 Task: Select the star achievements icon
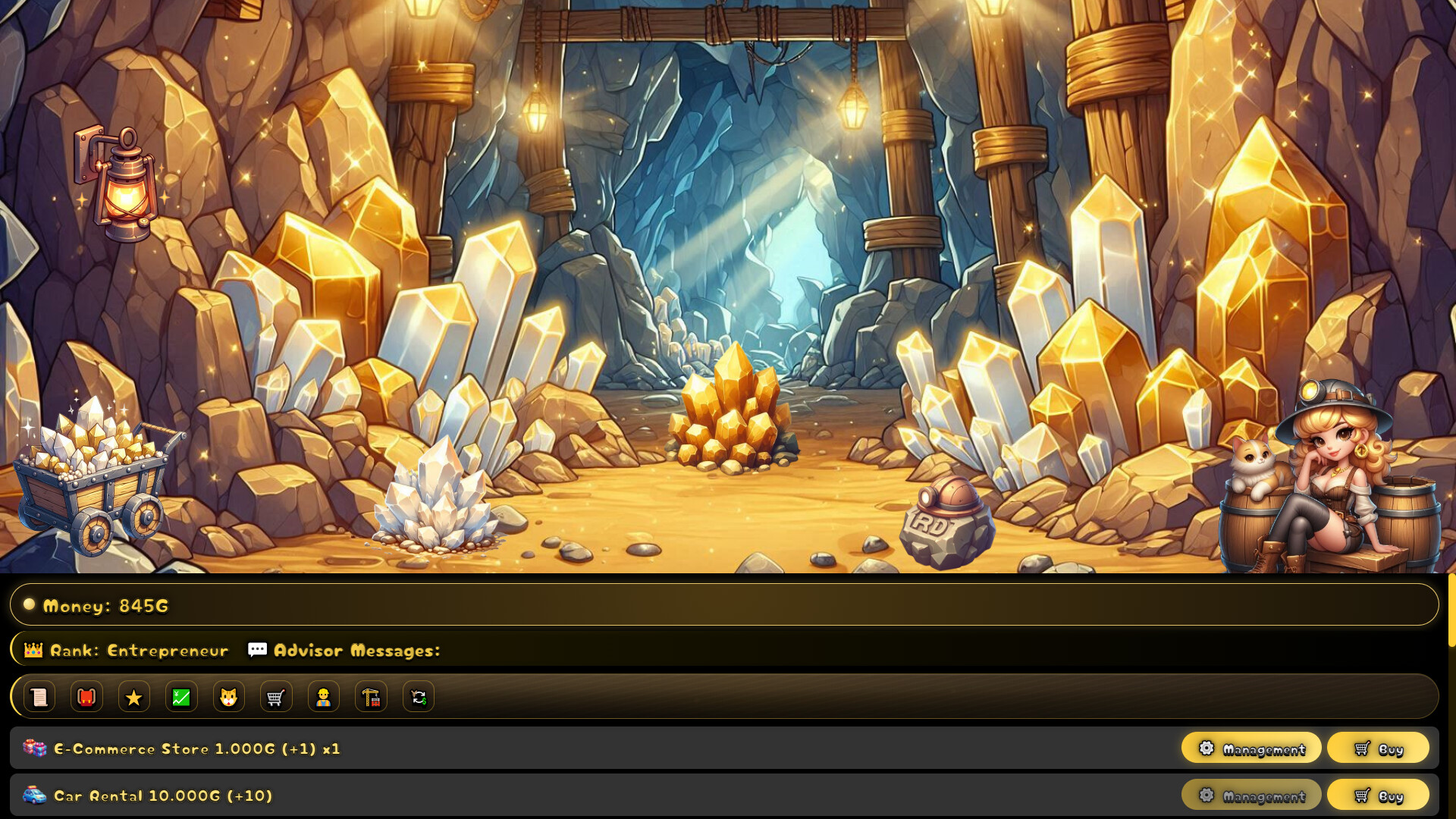(x=133, y=696)
